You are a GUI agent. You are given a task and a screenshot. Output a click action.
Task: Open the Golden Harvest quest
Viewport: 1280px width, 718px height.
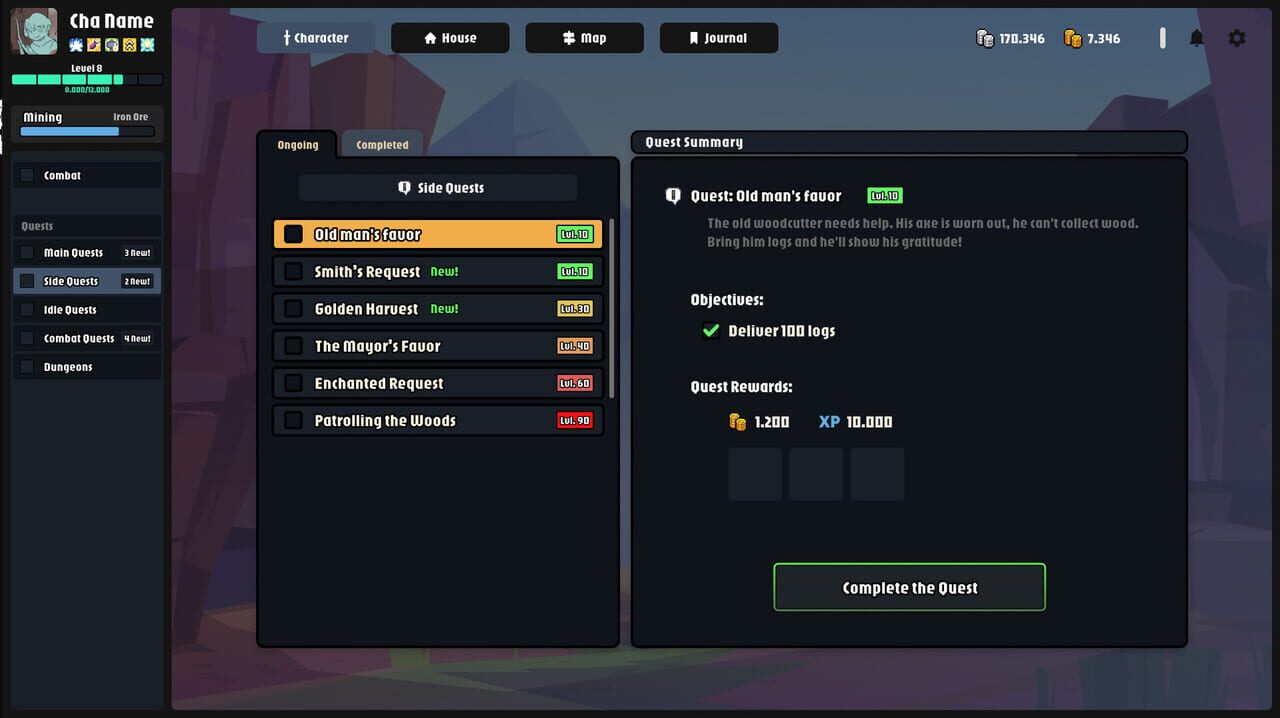[437, 309]
